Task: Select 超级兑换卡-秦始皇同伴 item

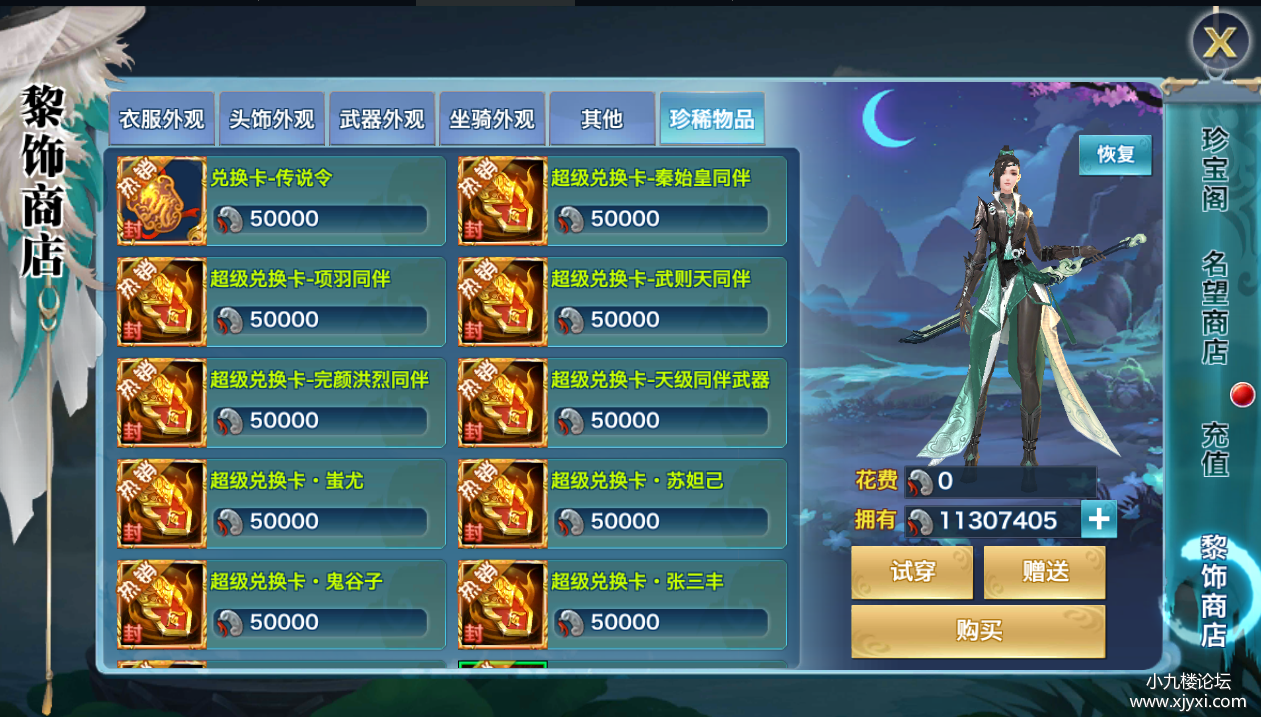Action: (x=622, y=200)
